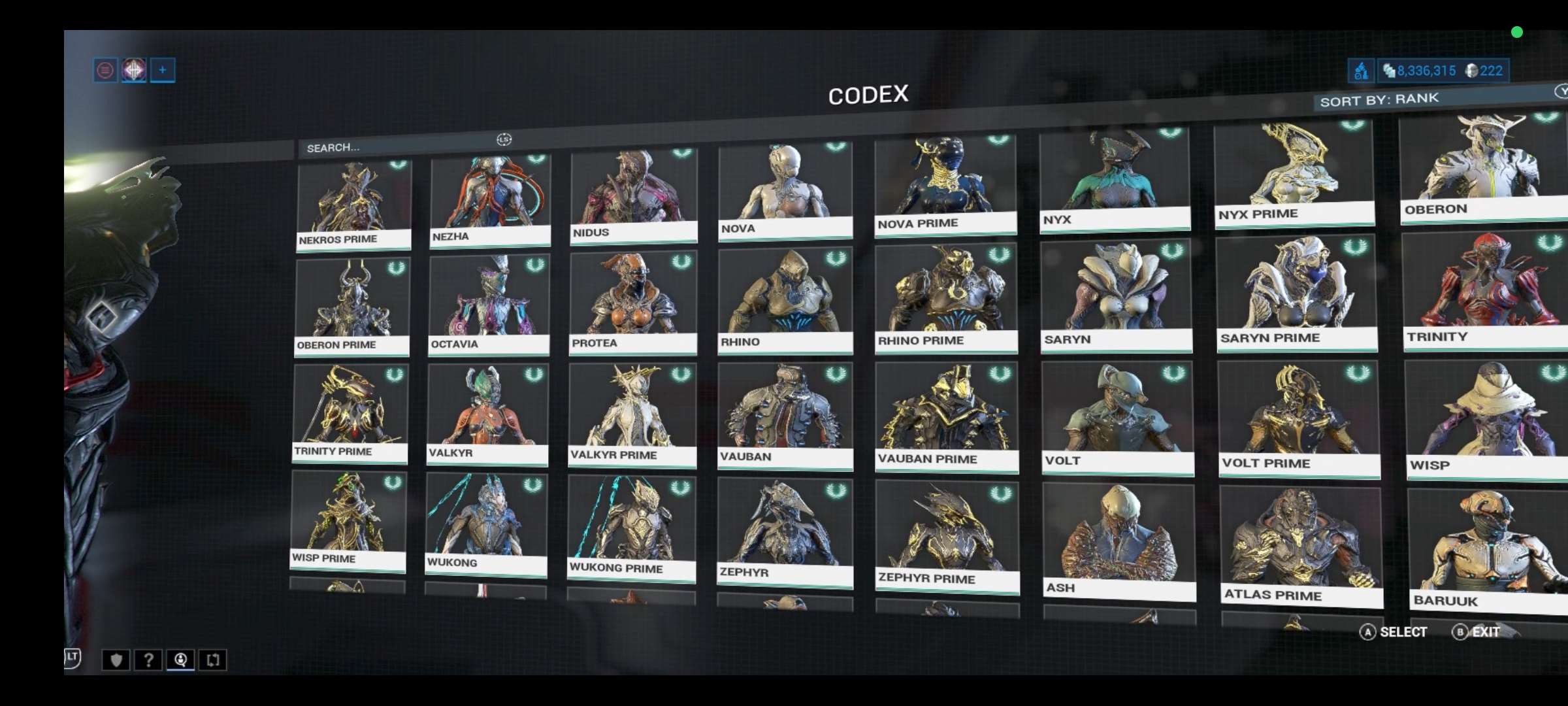Select the Baruuk warframe entry

click(1488, 550)
